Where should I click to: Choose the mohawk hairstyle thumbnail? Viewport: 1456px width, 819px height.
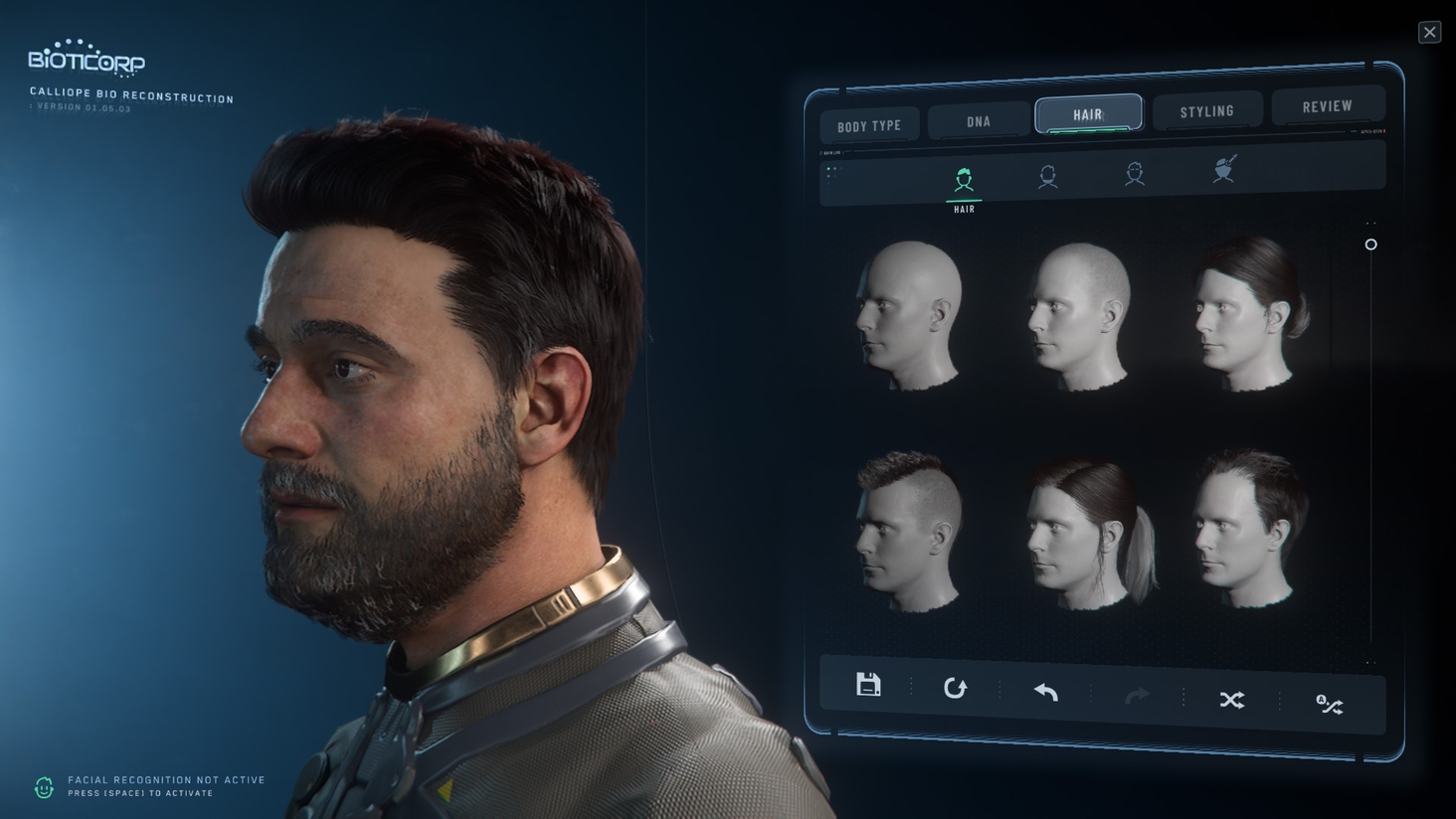pyautogui.click(x=910, y=530)
